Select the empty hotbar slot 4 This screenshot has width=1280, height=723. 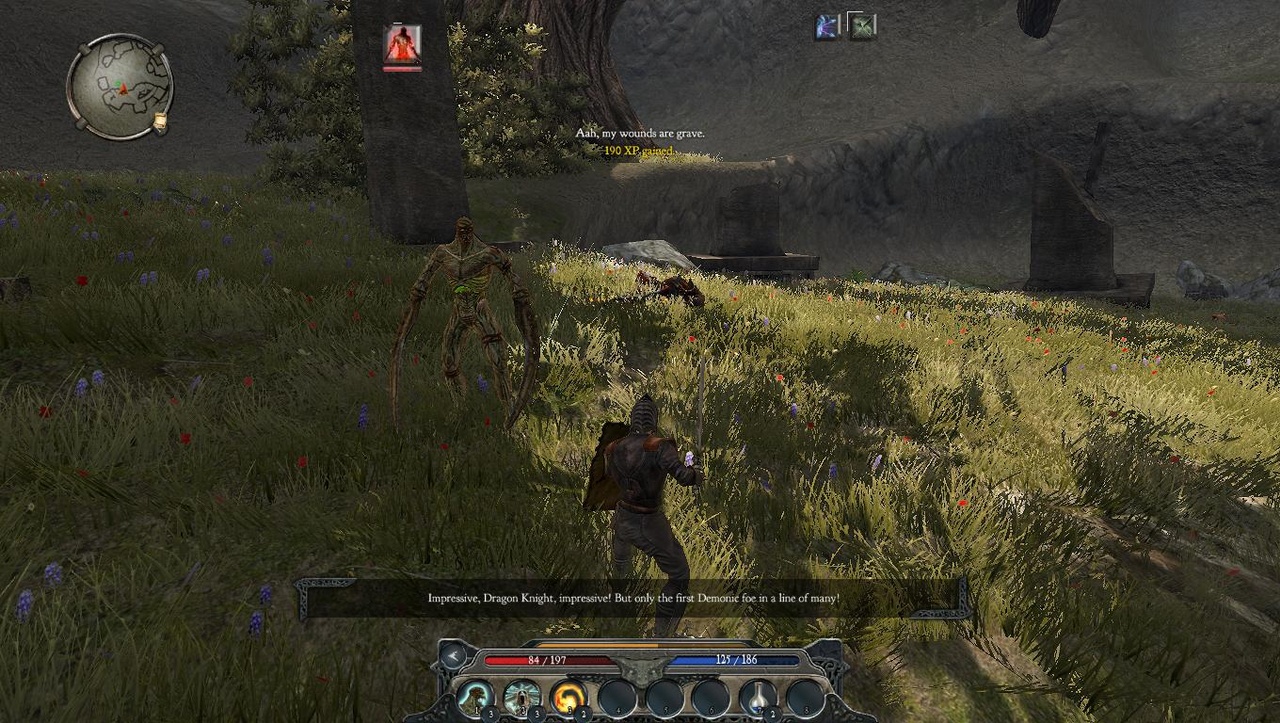click(617, 698)
